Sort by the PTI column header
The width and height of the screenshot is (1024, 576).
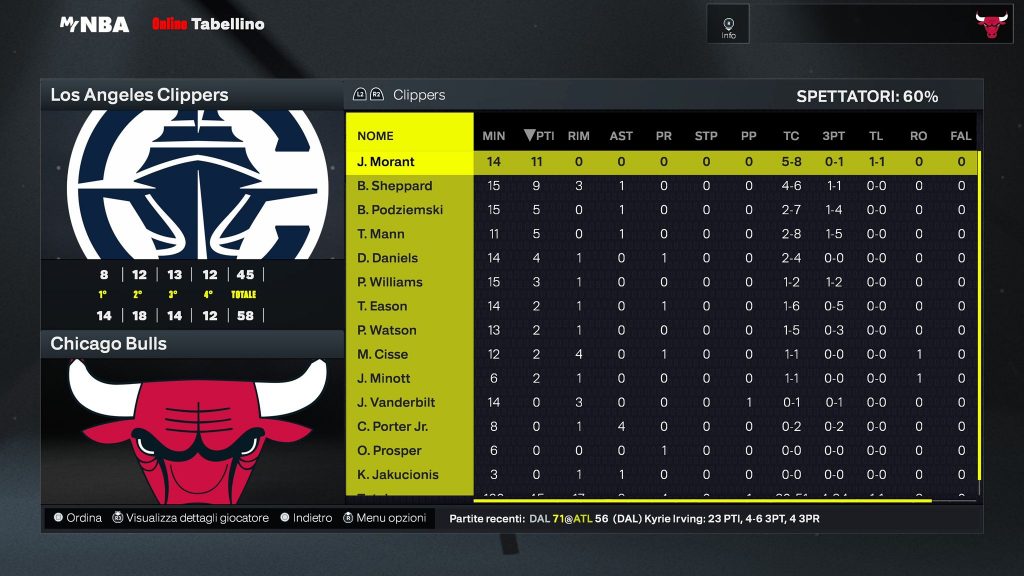(x=539, y=136)
